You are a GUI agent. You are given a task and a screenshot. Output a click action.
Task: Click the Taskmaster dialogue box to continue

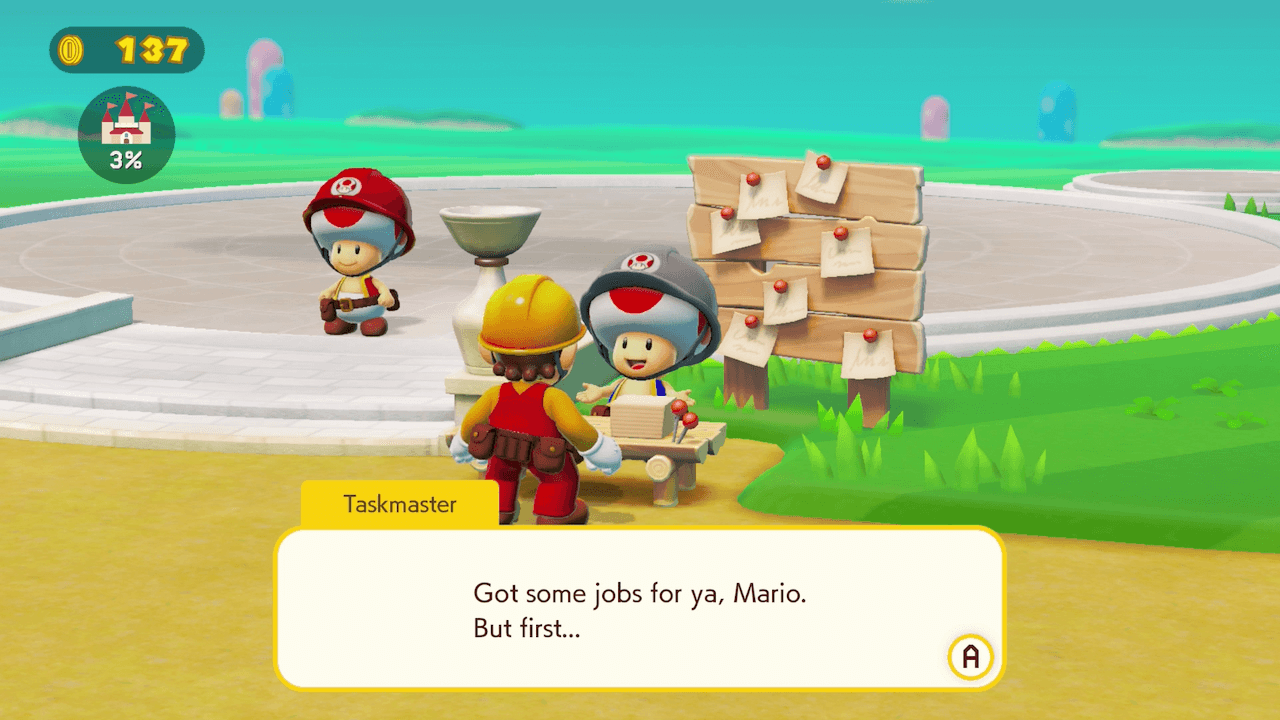(x=639, y=608)
